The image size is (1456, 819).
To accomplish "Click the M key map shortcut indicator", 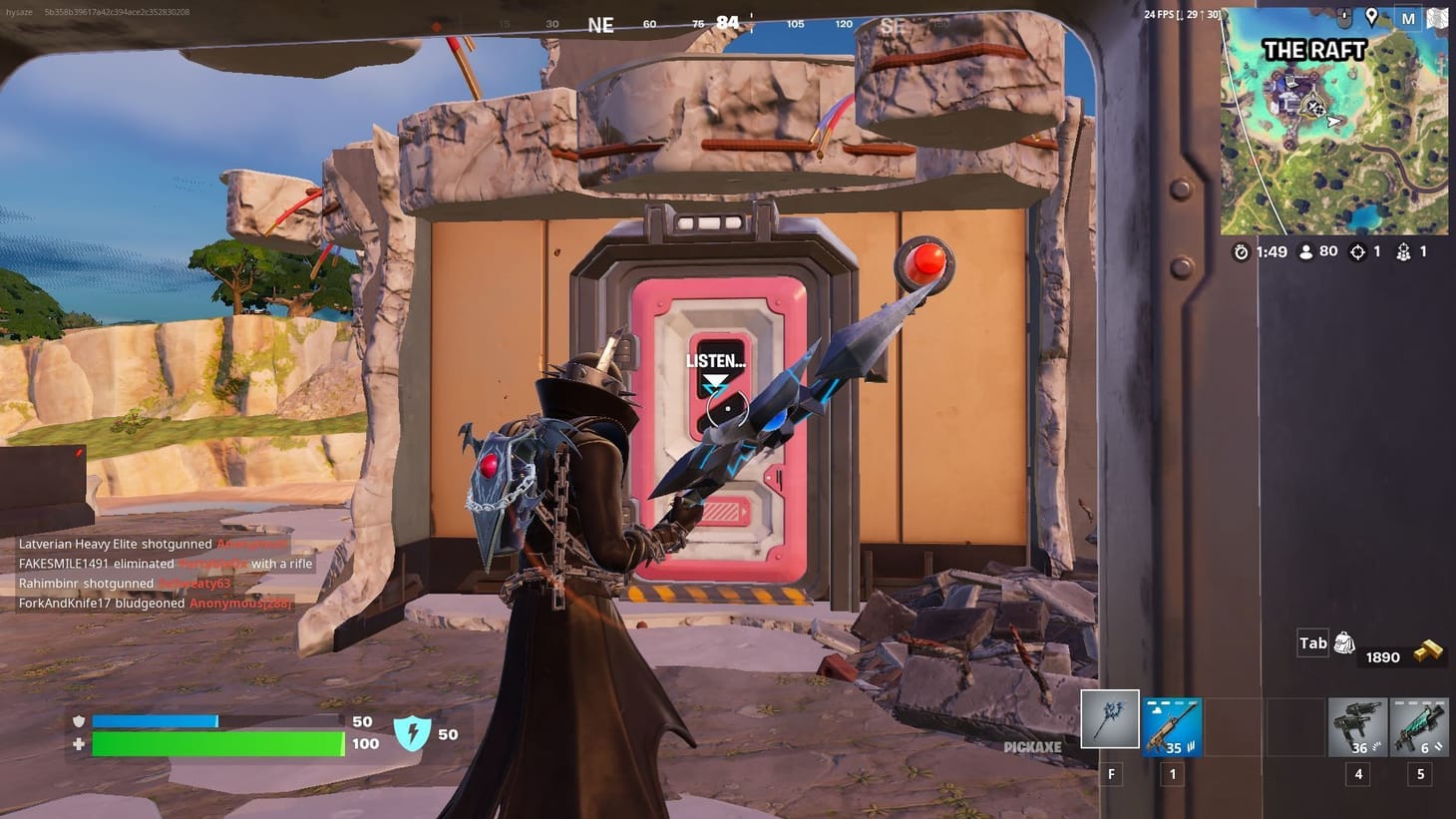I will [1408, 17].
